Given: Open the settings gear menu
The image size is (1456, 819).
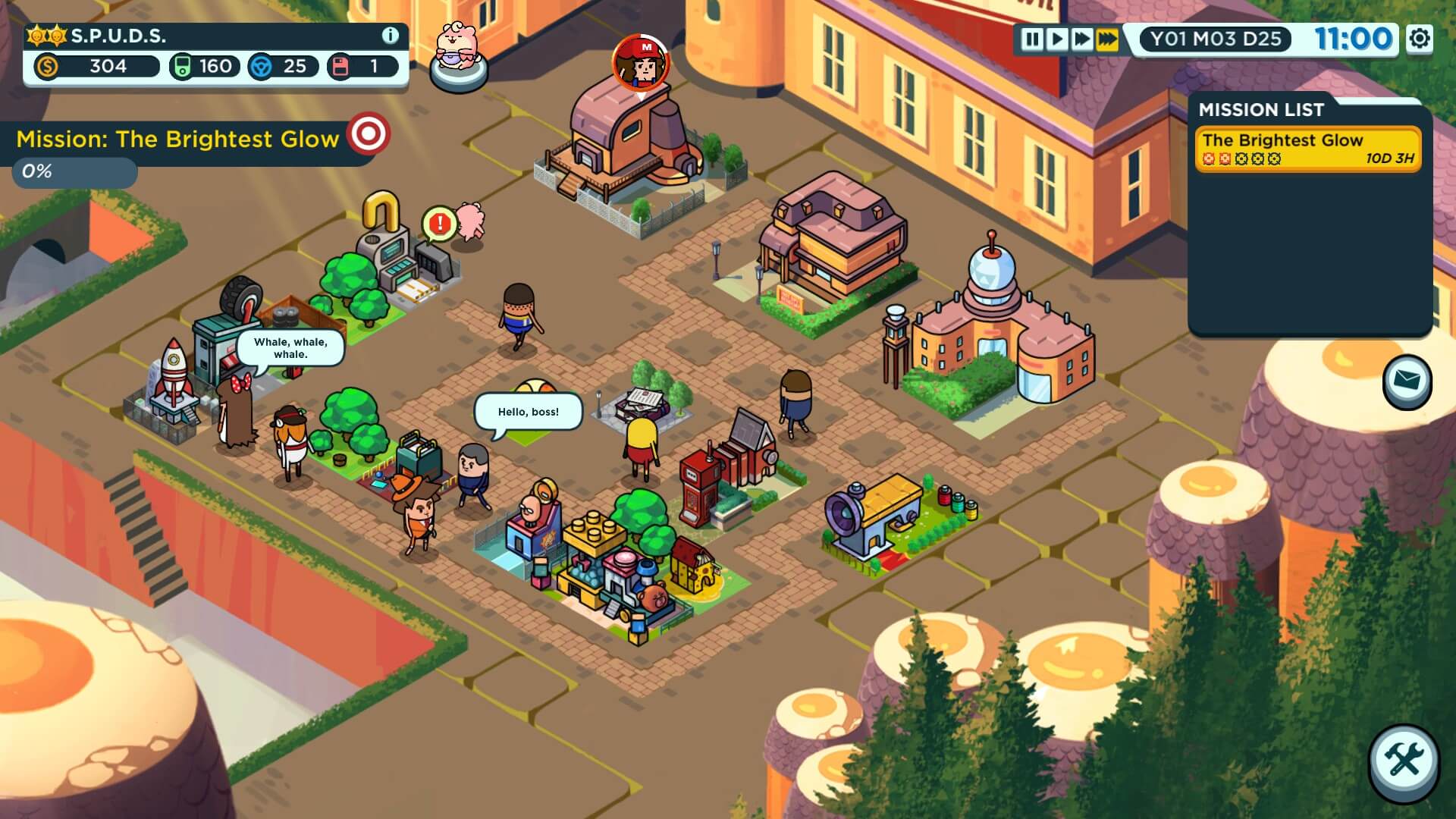Looking at the screenshot, I should click(1420, 39).
